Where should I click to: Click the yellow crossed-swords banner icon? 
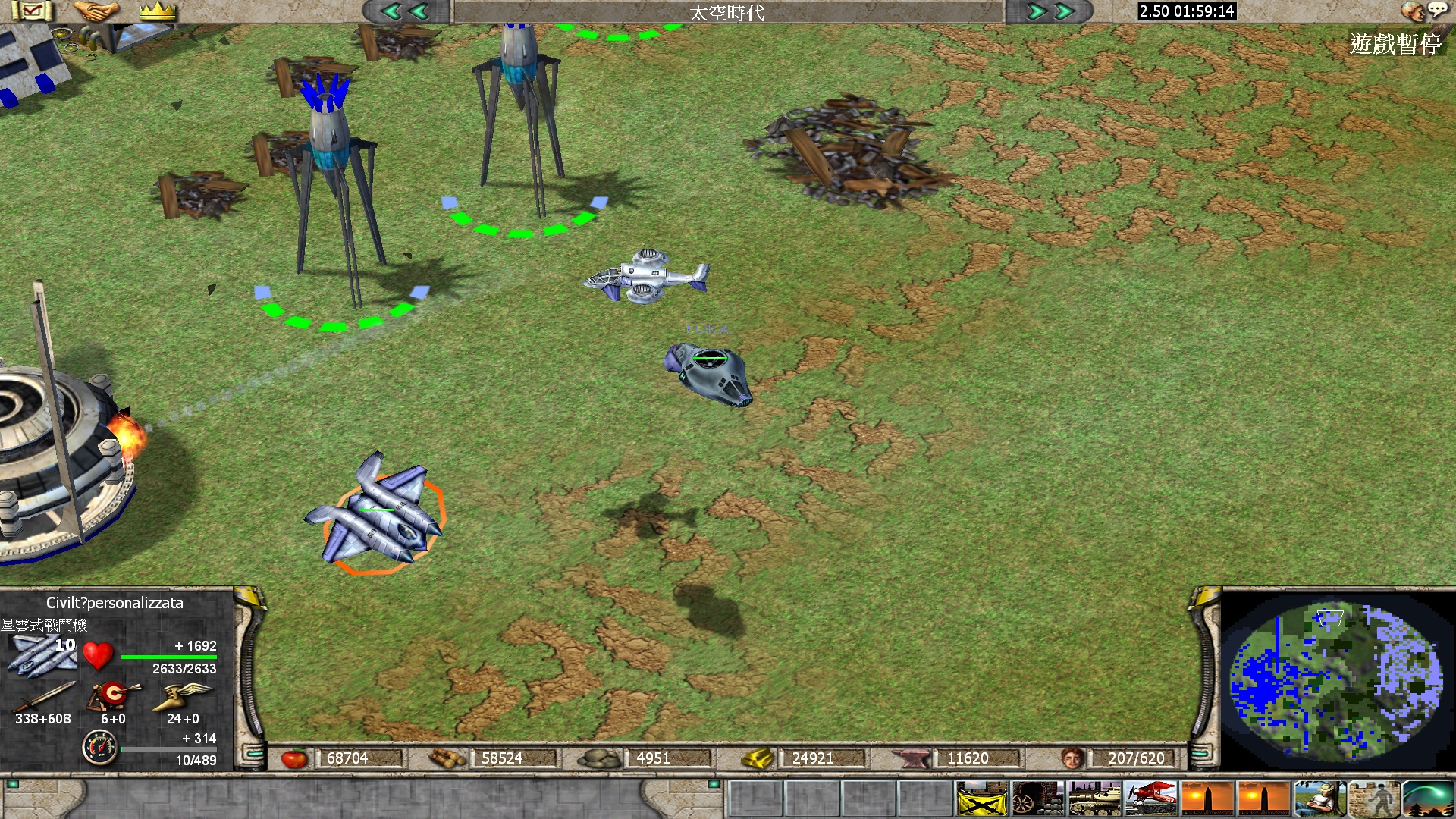pos(982,799)
